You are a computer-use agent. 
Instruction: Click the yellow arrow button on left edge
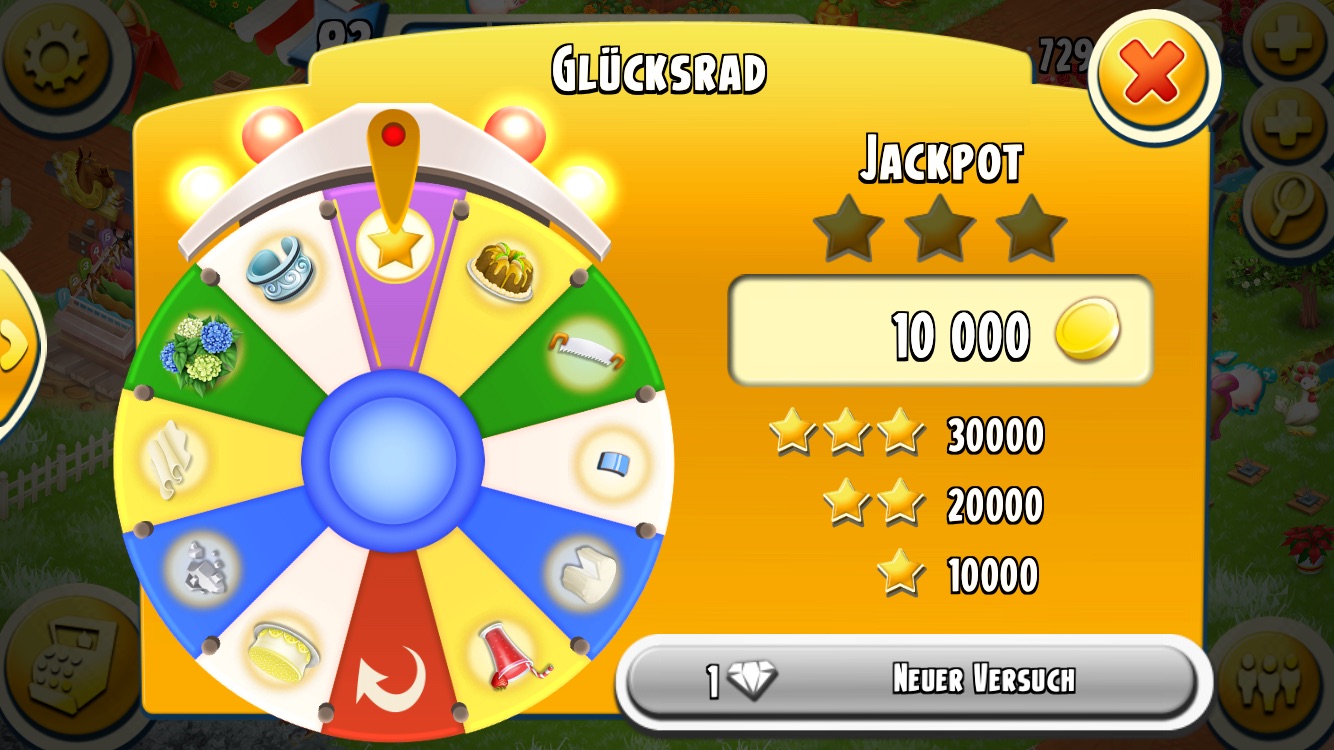(14, 345)
